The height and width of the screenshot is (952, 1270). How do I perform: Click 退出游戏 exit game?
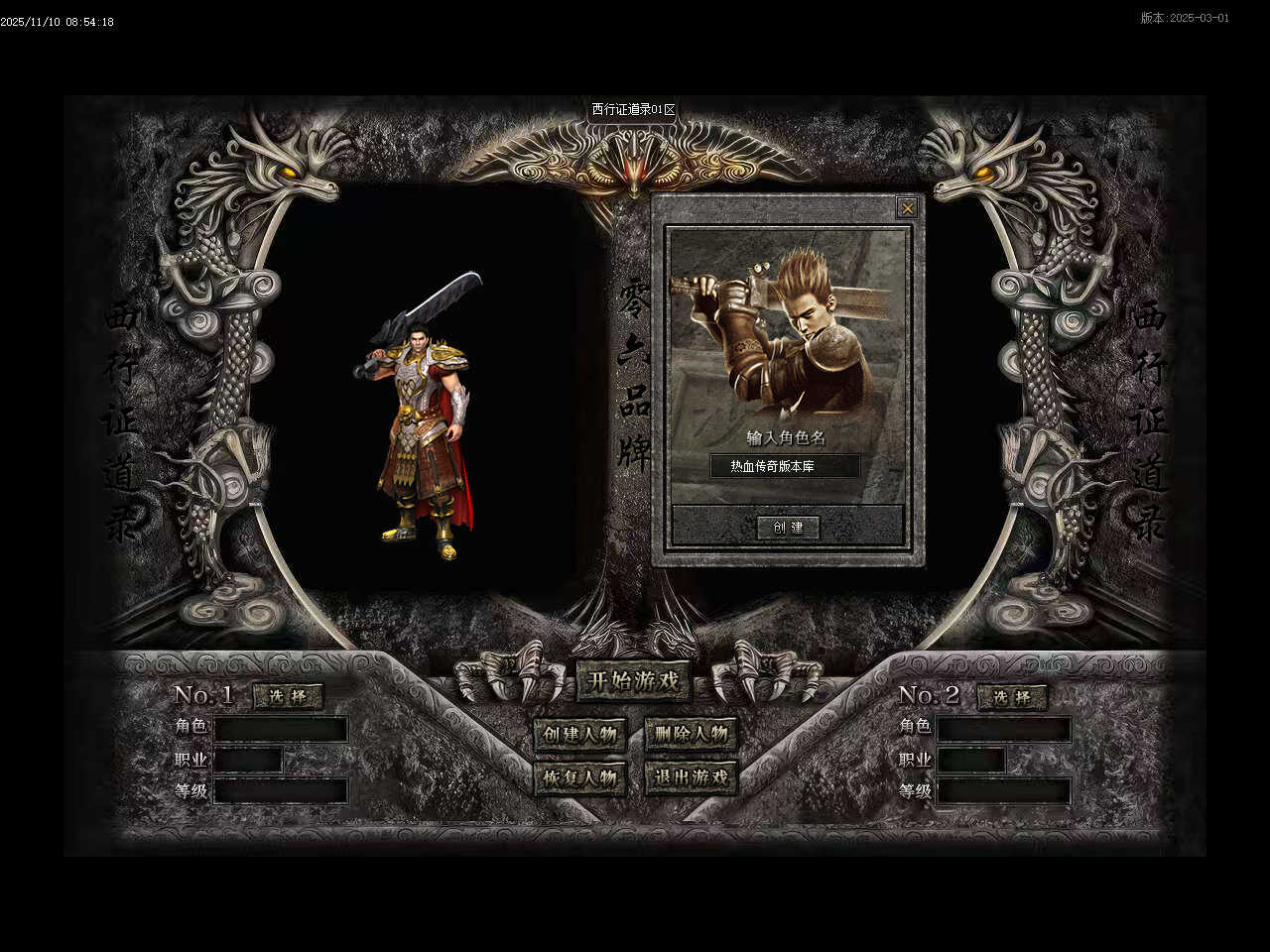point(691,777)
